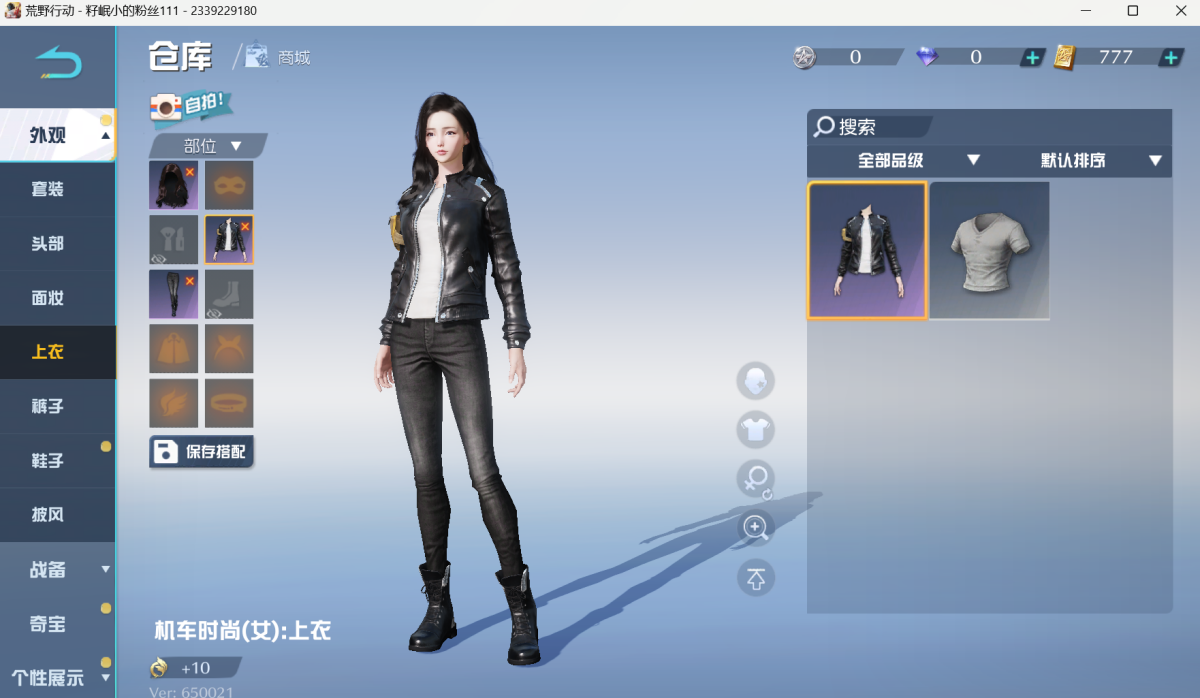Select the black leather jacket item
The image size is (1200, 698).
(x=867, y=250)
